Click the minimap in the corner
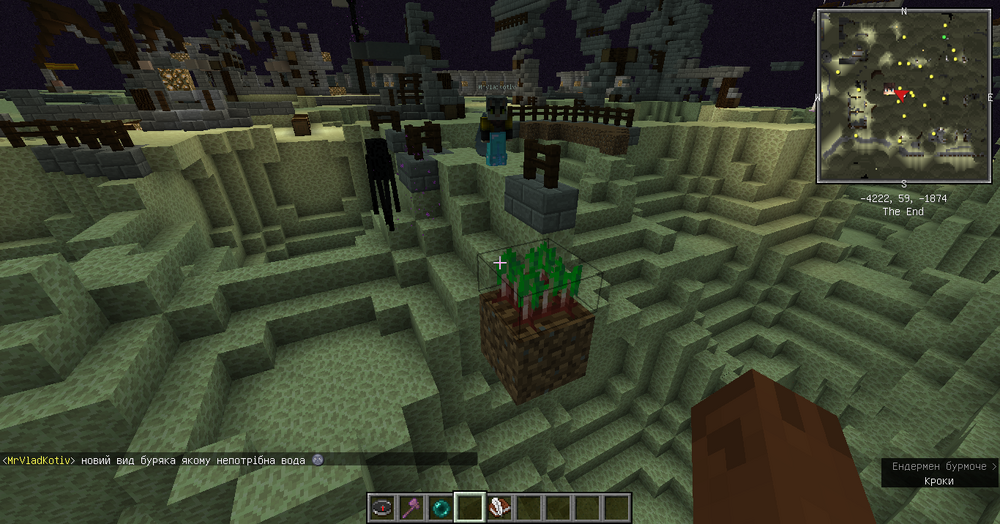Viewport: 1000px width, 524px height. [x=904, y=96]
